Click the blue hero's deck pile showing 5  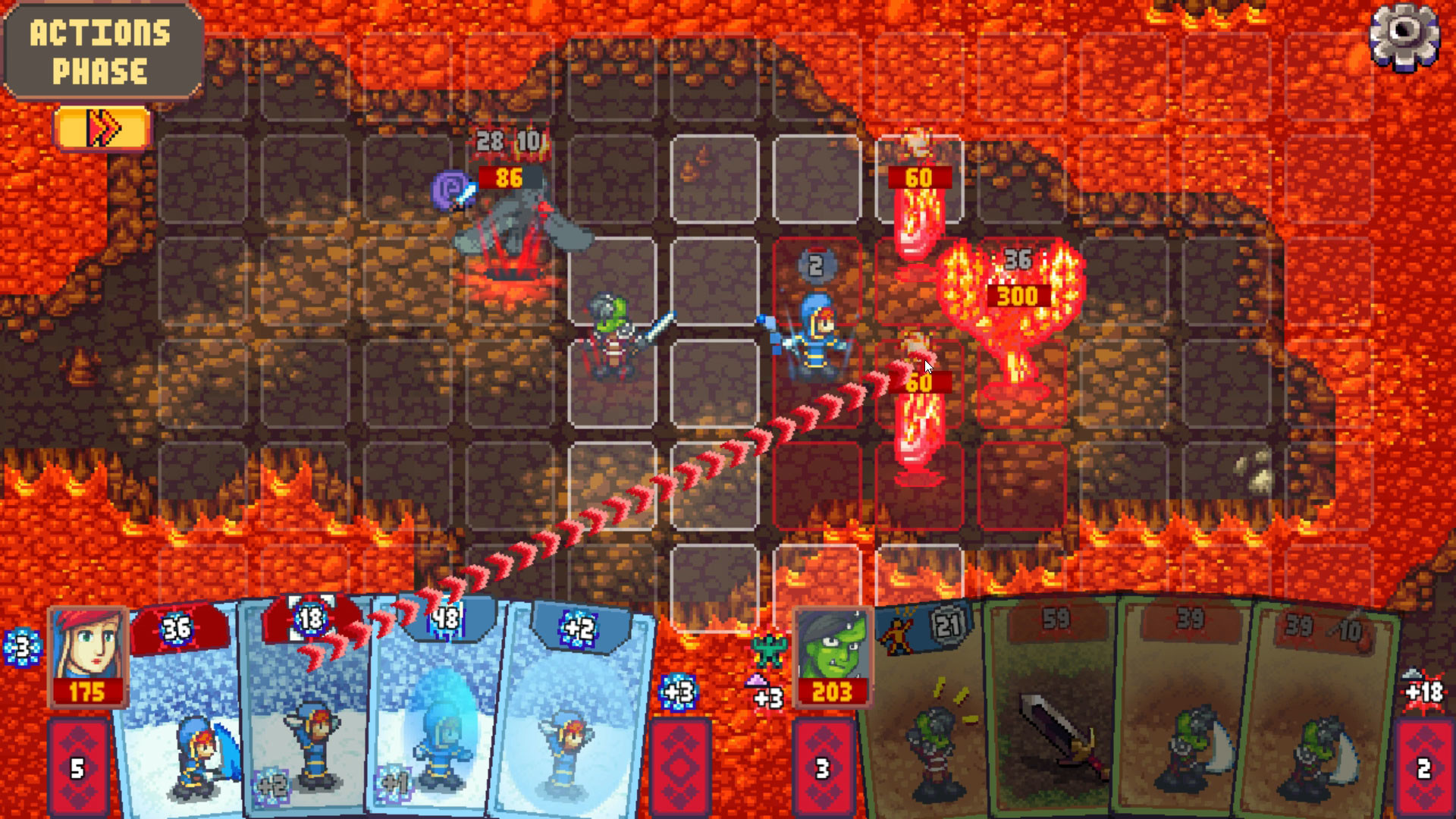pos(76,766)
